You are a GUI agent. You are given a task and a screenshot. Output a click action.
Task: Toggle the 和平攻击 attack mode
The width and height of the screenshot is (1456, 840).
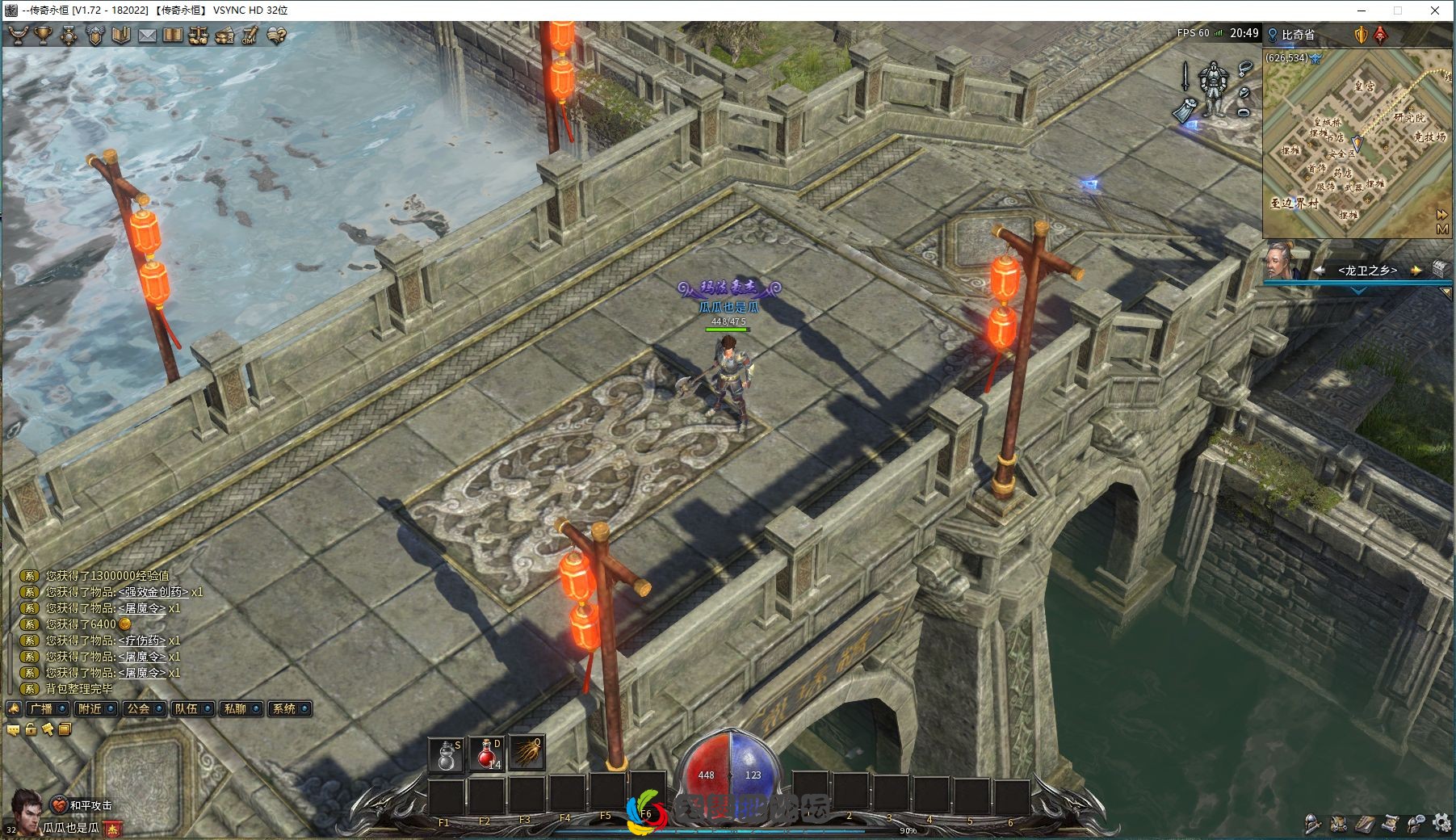(x=83, y=804)
